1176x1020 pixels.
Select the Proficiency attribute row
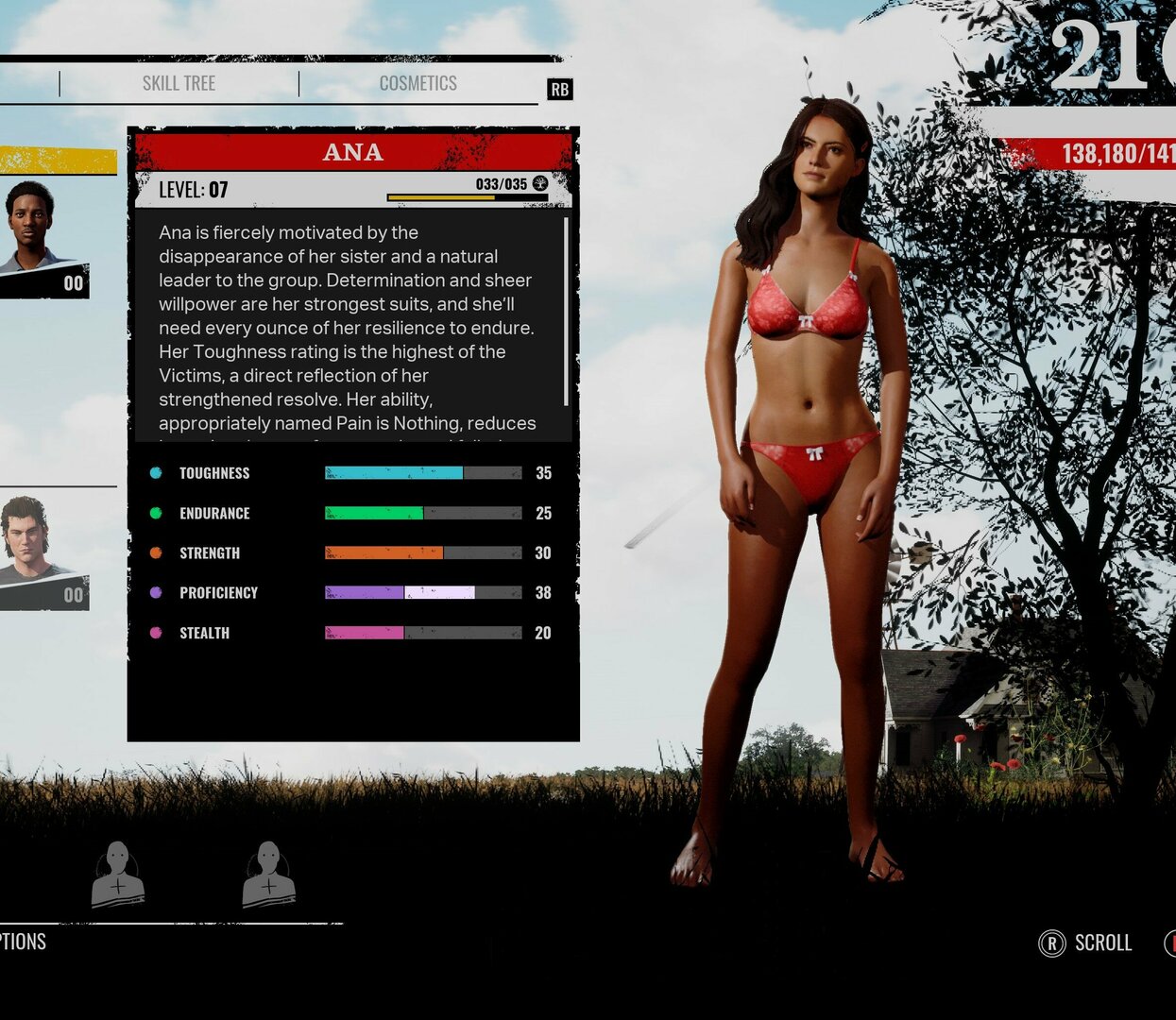[x=349, y=592]
